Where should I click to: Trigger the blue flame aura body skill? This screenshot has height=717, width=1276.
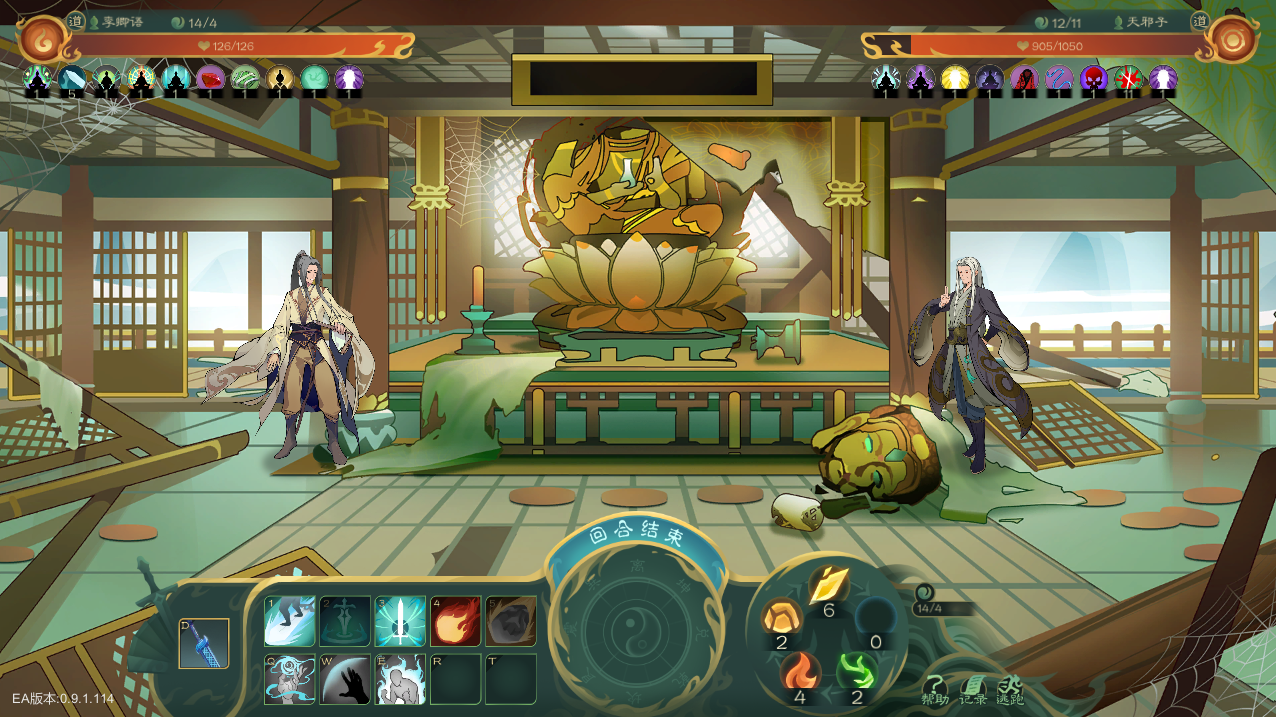[x=400, y=679]
